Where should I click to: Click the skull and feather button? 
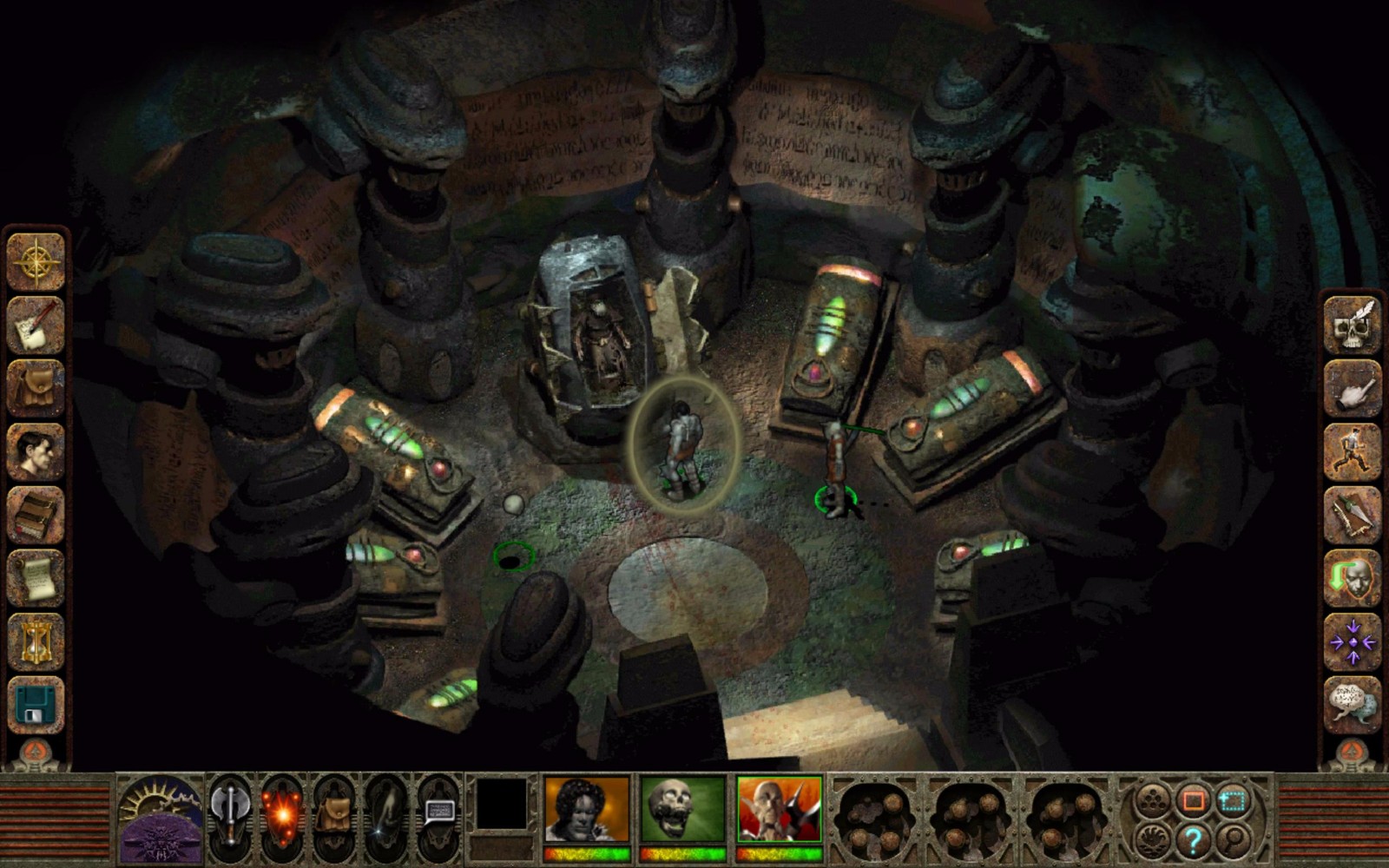pos(1352,325)
